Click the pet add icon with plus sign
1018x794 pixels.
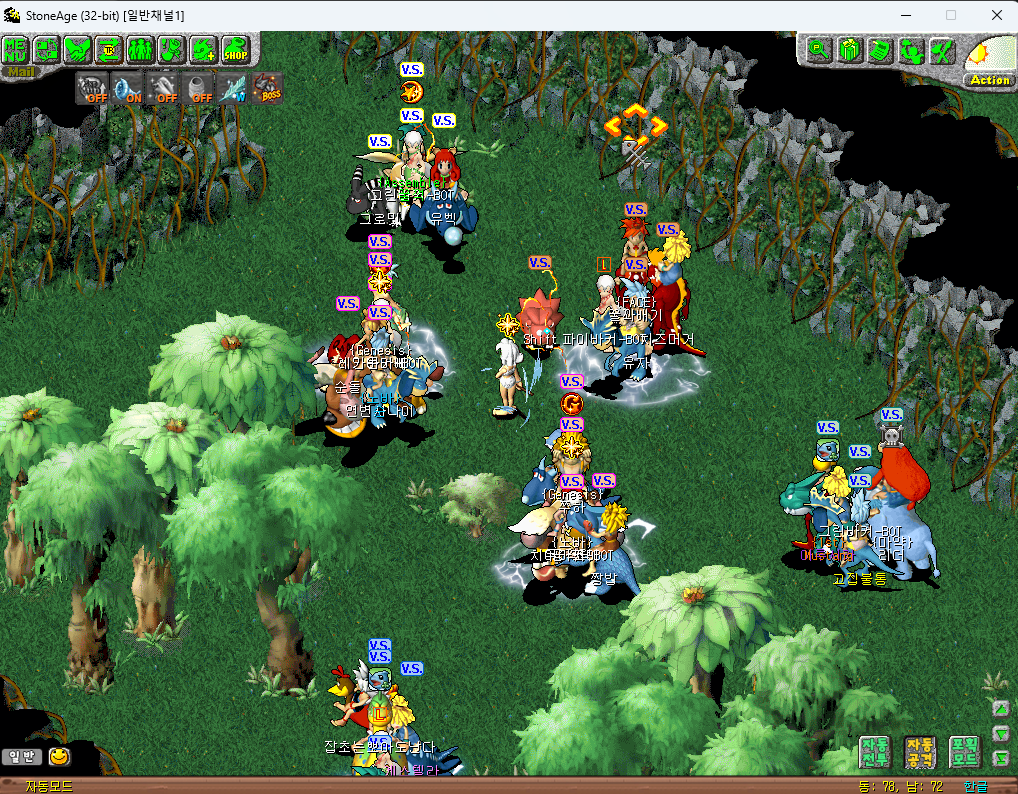(203, 48)
